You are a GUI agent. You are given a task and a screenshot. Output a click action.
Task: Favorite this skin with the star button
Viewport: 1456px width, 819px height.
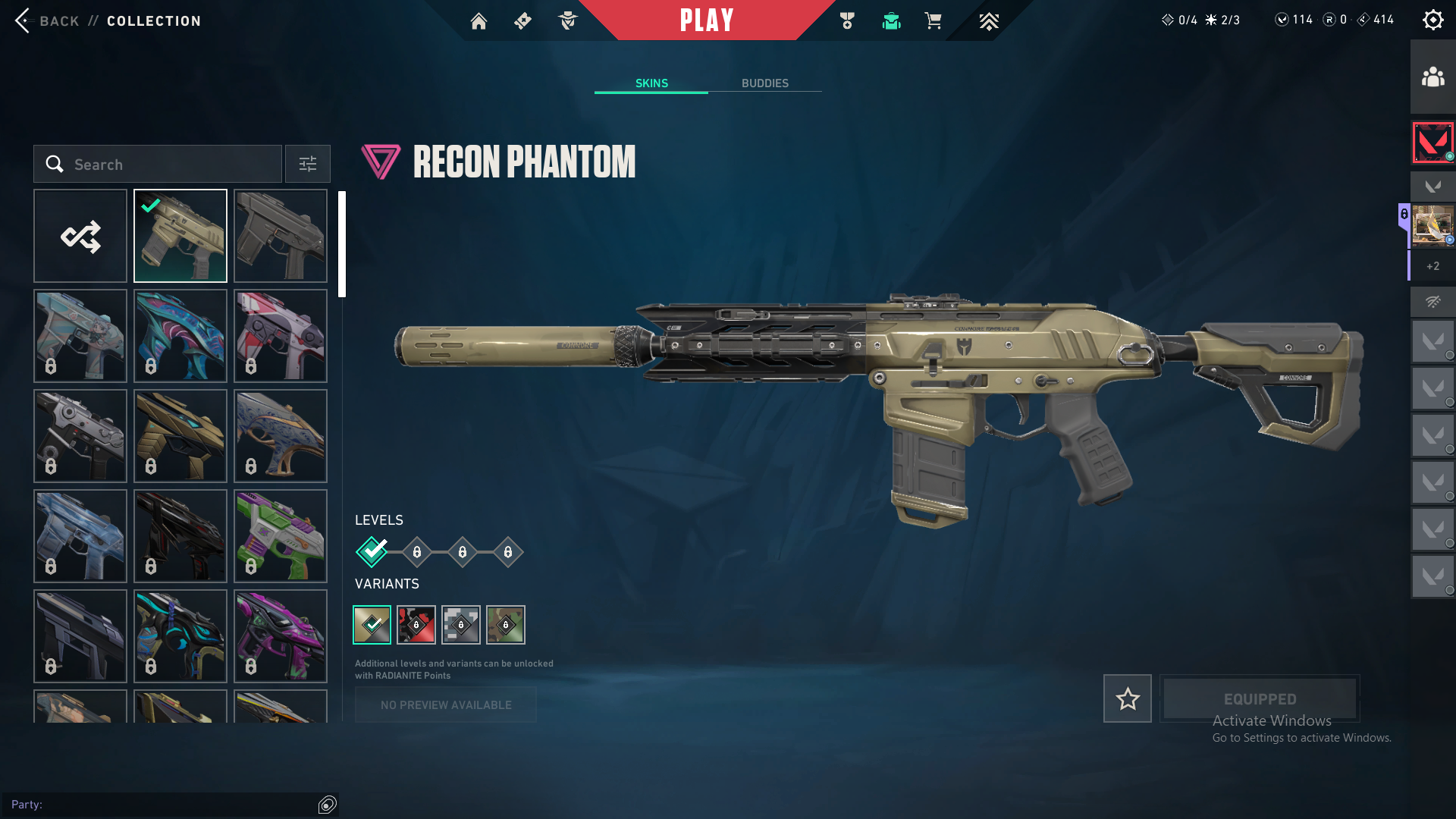point(1127,698)
